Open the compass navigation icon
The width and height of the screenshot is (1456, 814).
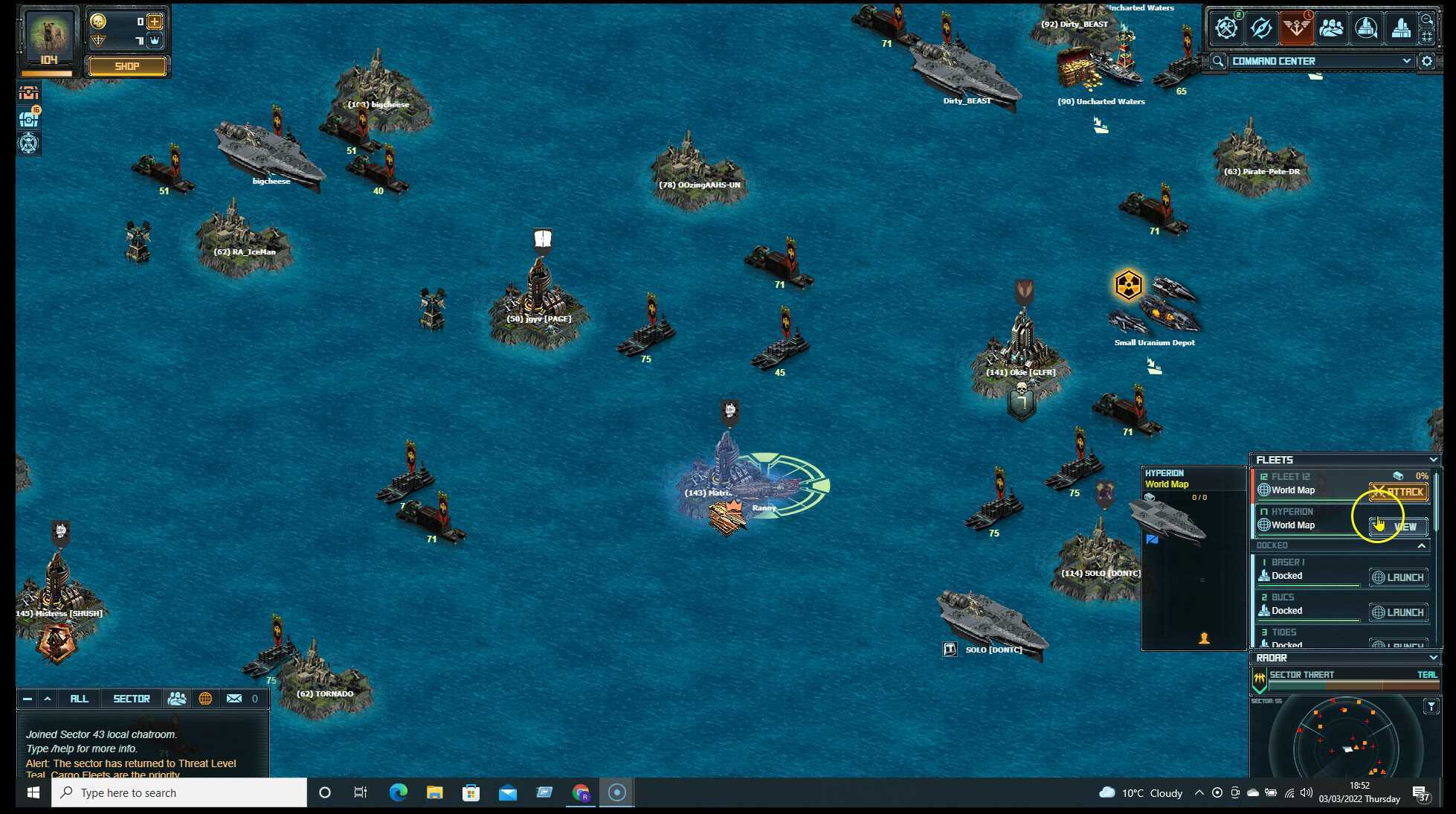pos(1261,28)
